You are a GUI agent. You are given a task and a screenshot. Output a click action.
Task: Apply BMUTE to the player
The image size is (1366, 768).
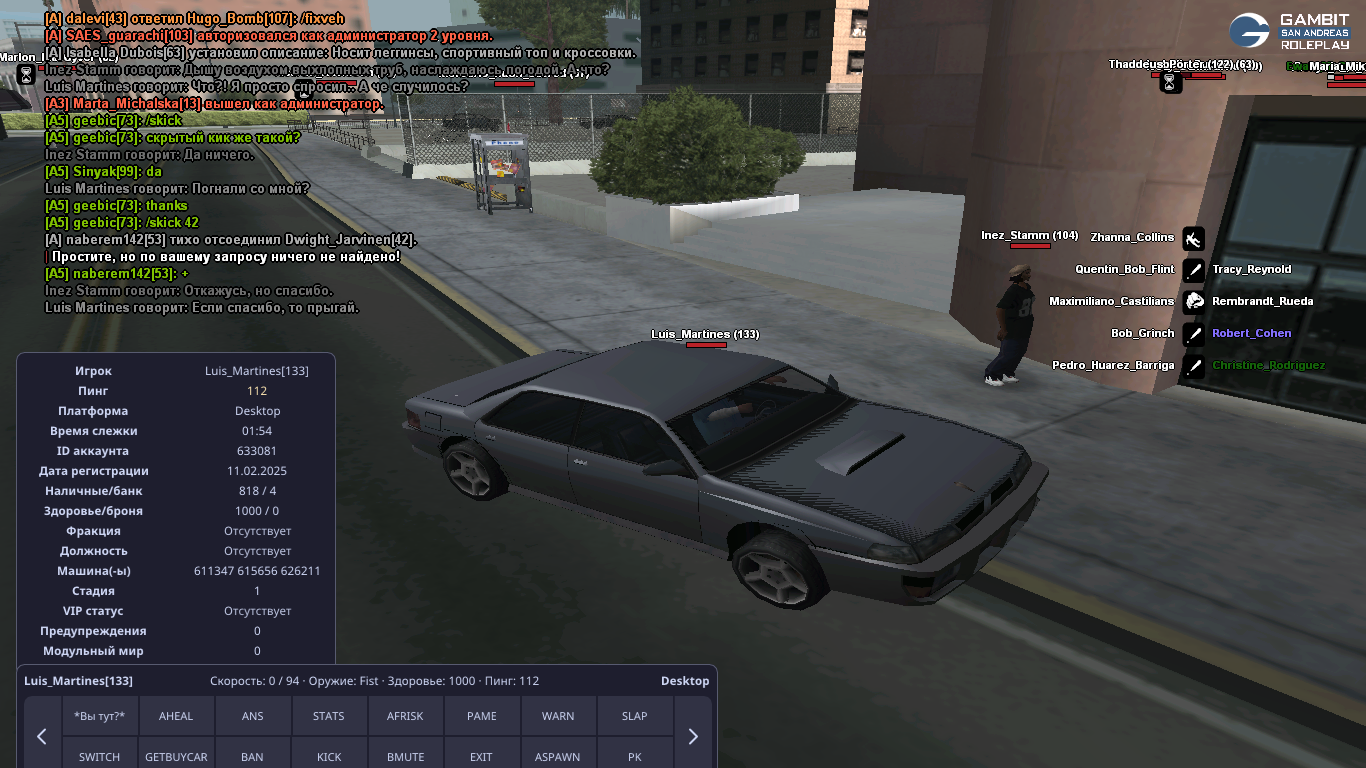point(405,756)
